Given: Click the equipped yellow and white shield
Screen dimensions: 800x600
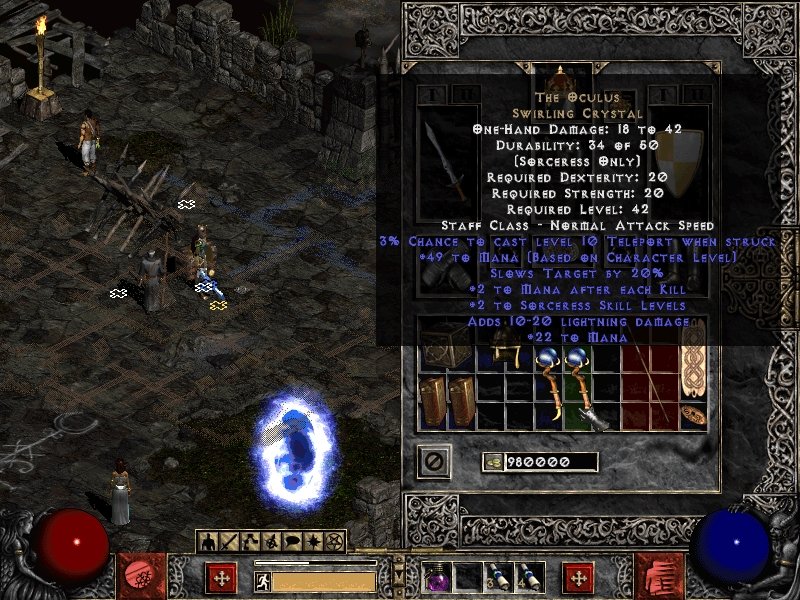Looking at the screenshot, I should pos(678,165).
